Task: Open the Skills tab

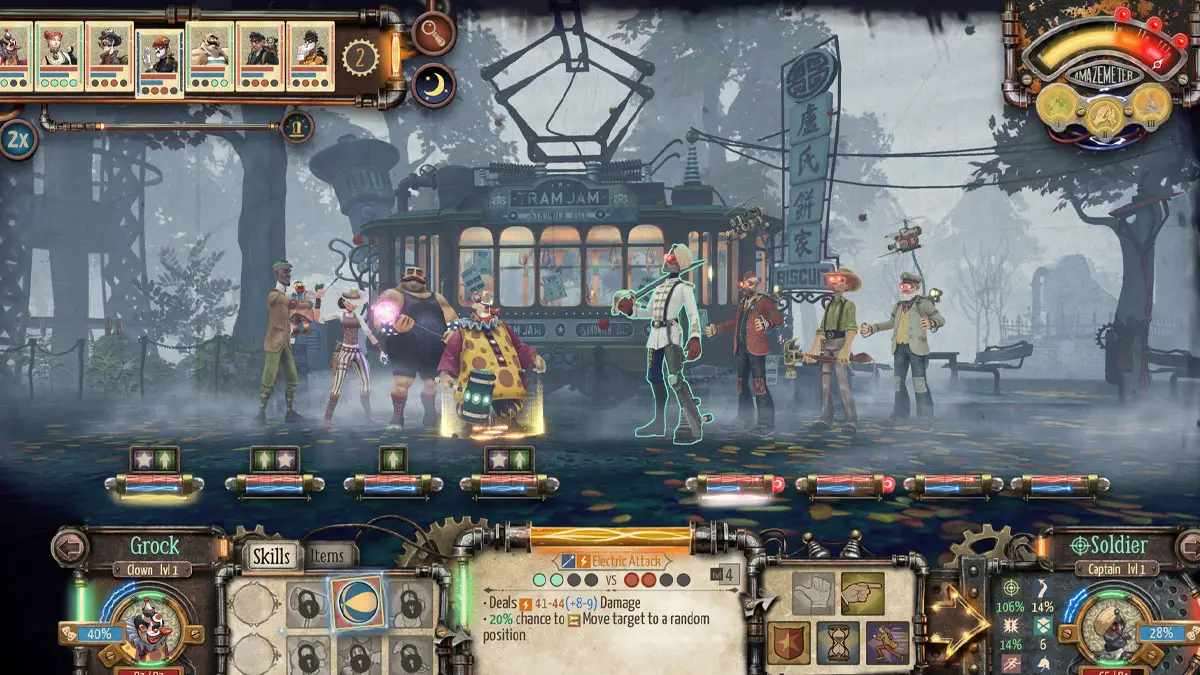Action: click(271, 557)
